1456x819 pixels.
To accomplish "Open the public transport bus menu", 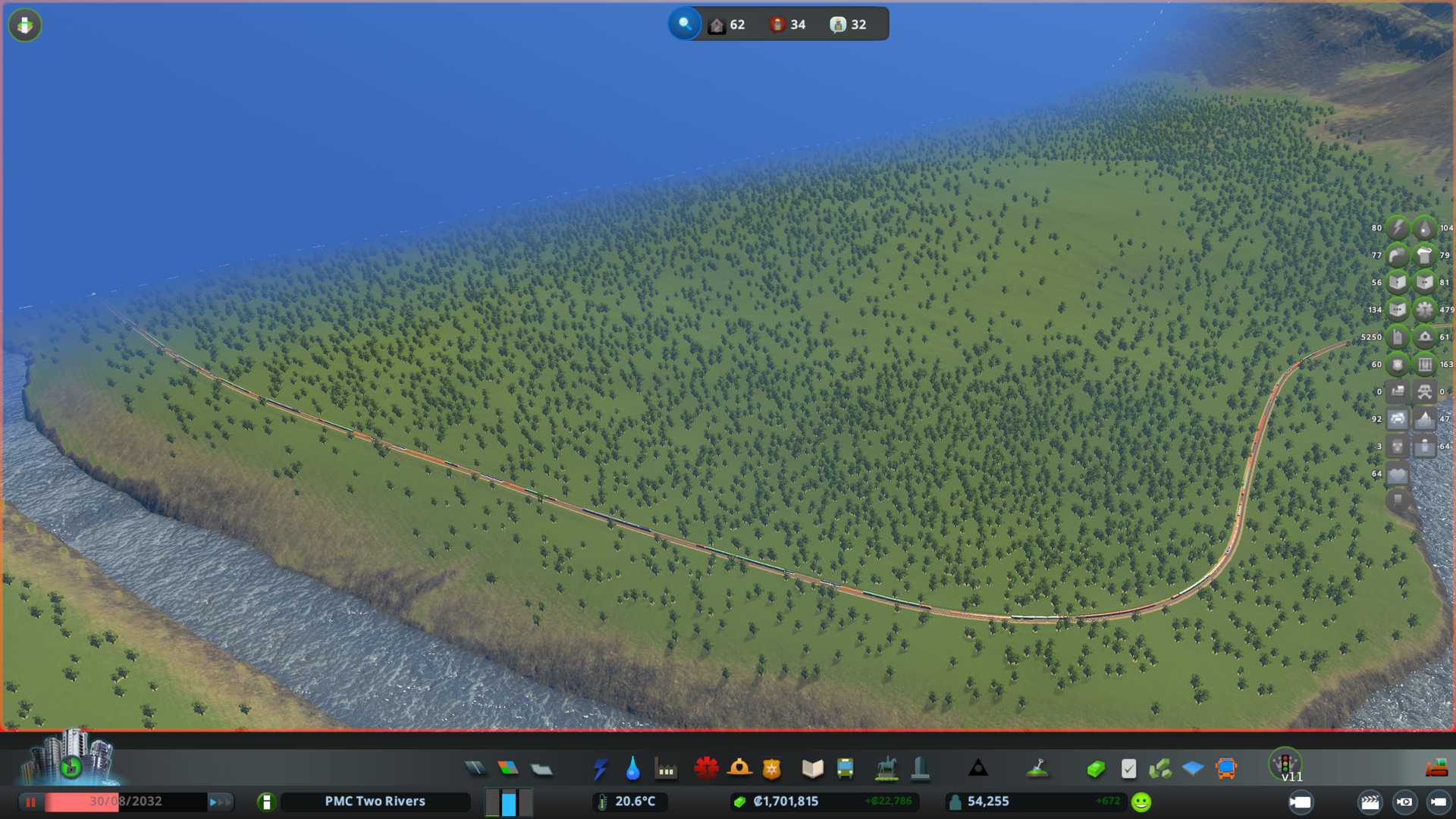I will click(x=845, y=769).
